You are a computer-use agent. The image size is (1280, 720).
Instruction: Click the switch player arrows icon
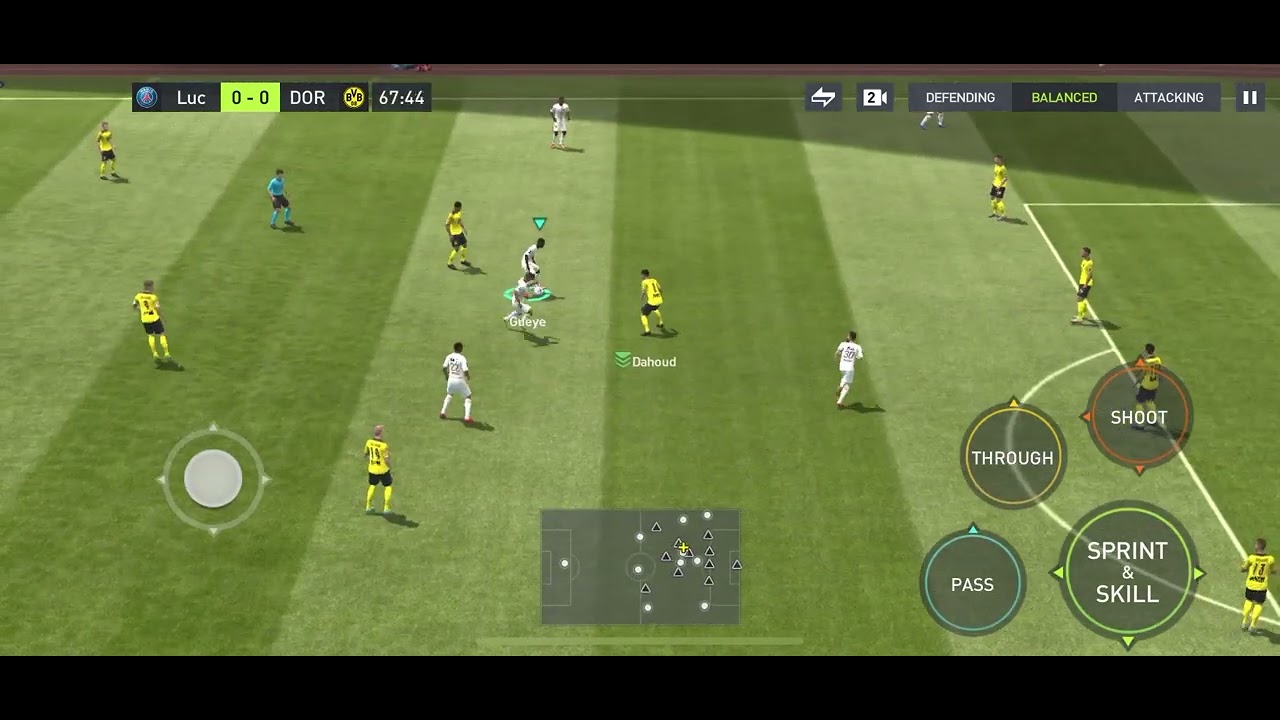823,97
